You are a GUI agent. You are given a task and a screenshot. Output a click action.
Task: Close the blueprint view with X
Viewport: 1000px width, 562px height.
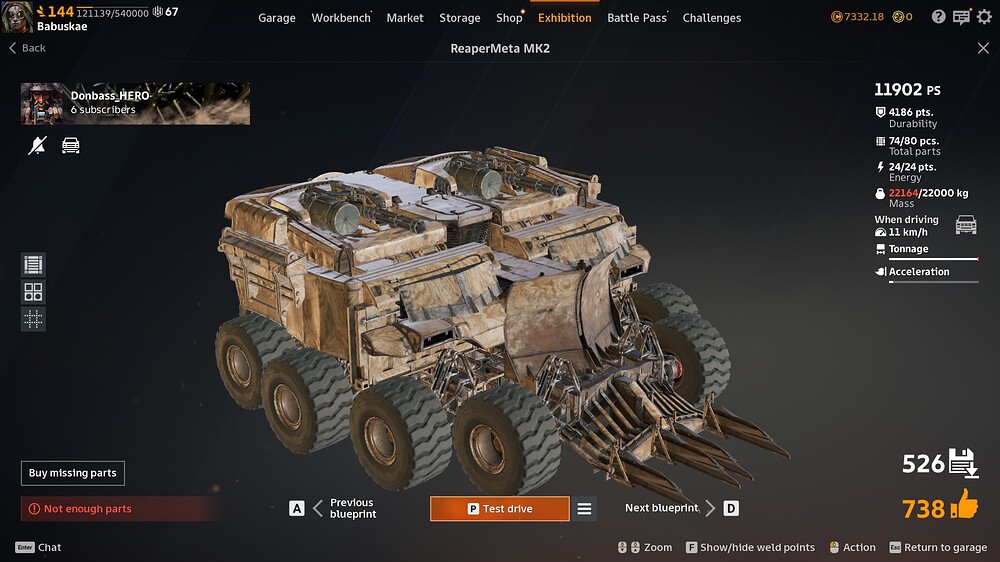[983, 48]
